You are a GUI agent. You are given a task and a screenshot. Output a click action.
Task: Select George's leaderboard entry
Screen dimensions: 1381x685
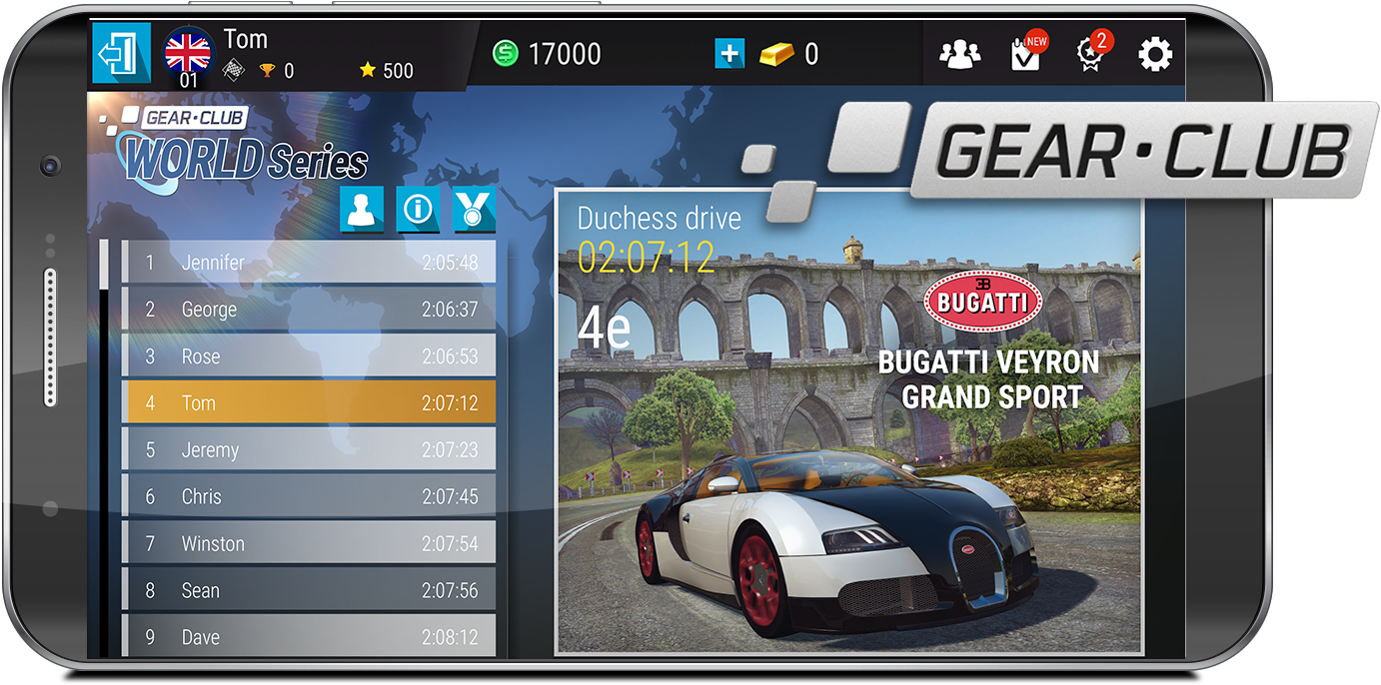coord(309,309)
